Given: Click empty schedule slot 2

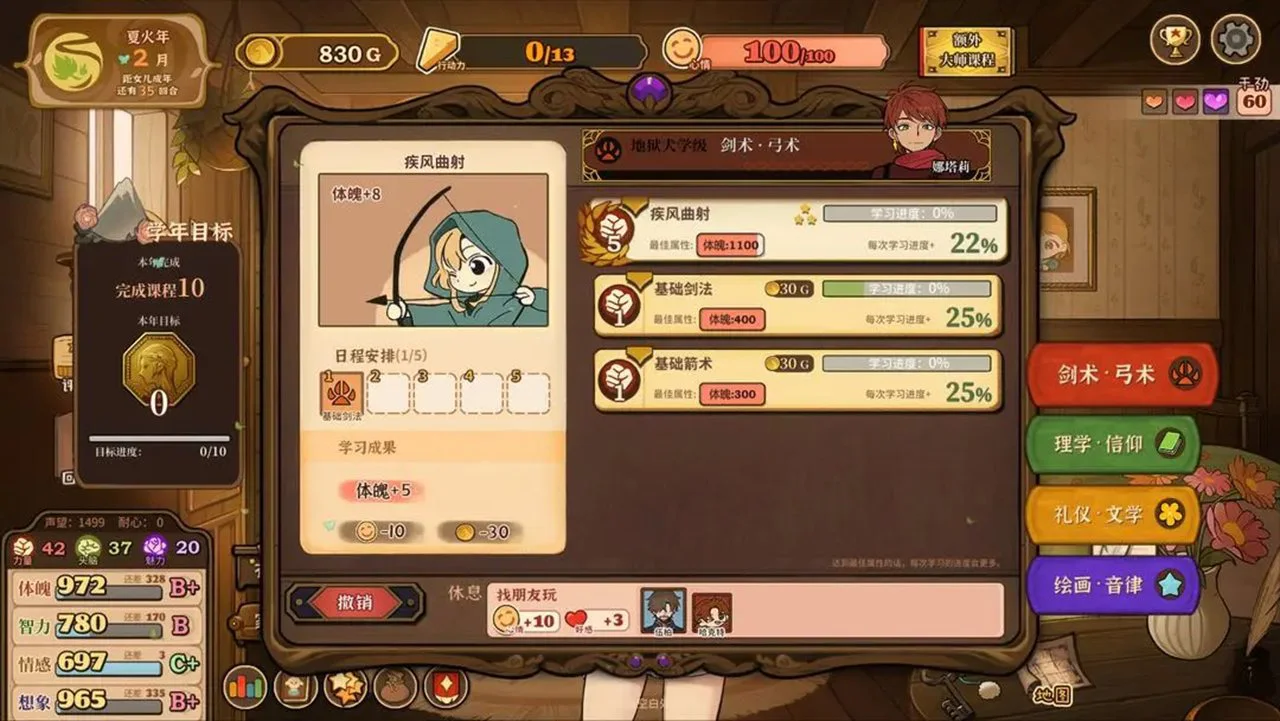Looking at the screenshot, I should click(x=387, y=393).
